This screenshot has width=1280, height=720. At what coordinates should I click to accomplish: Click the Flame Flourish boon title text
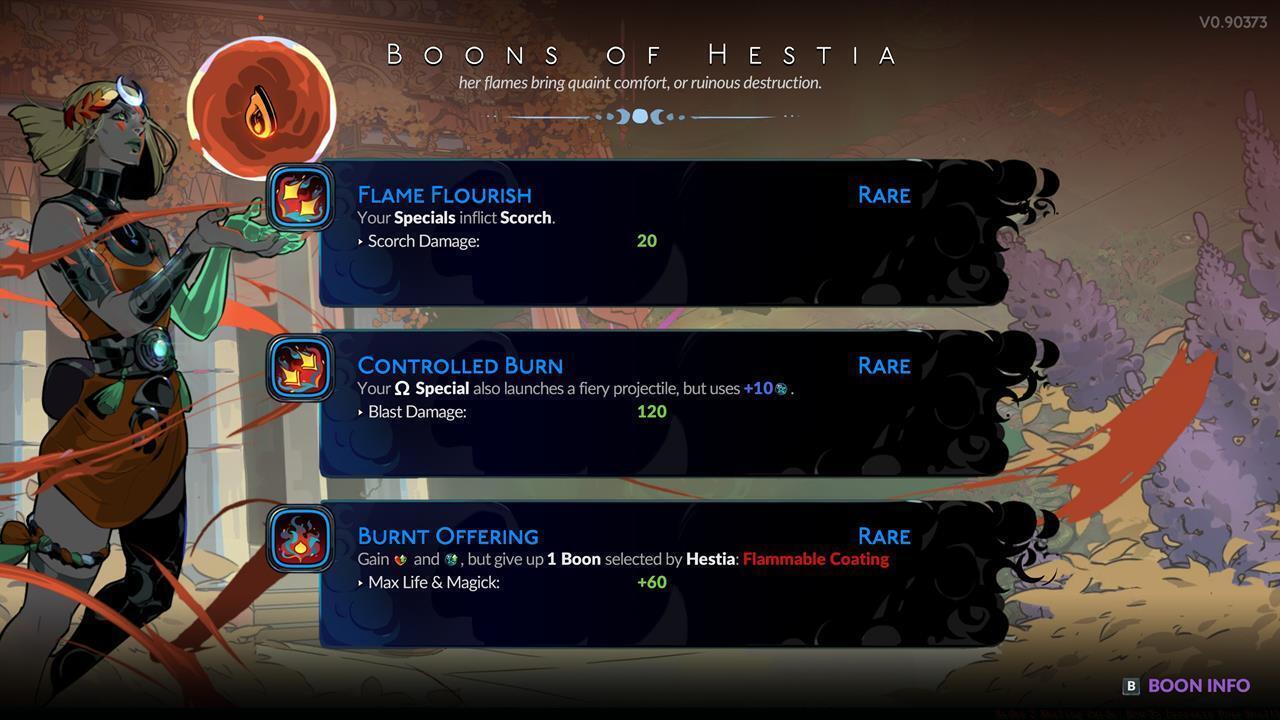(x=444, y=194)
